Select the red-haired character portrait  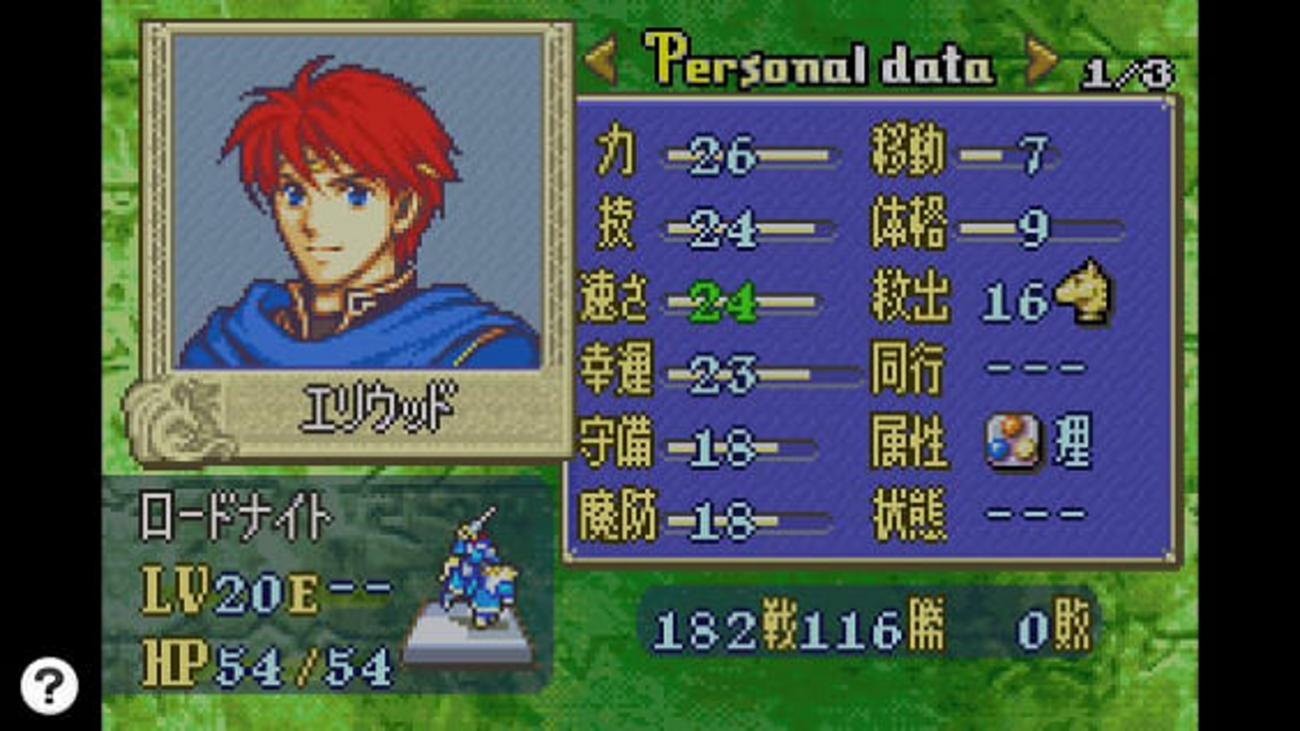pos(357,201)
